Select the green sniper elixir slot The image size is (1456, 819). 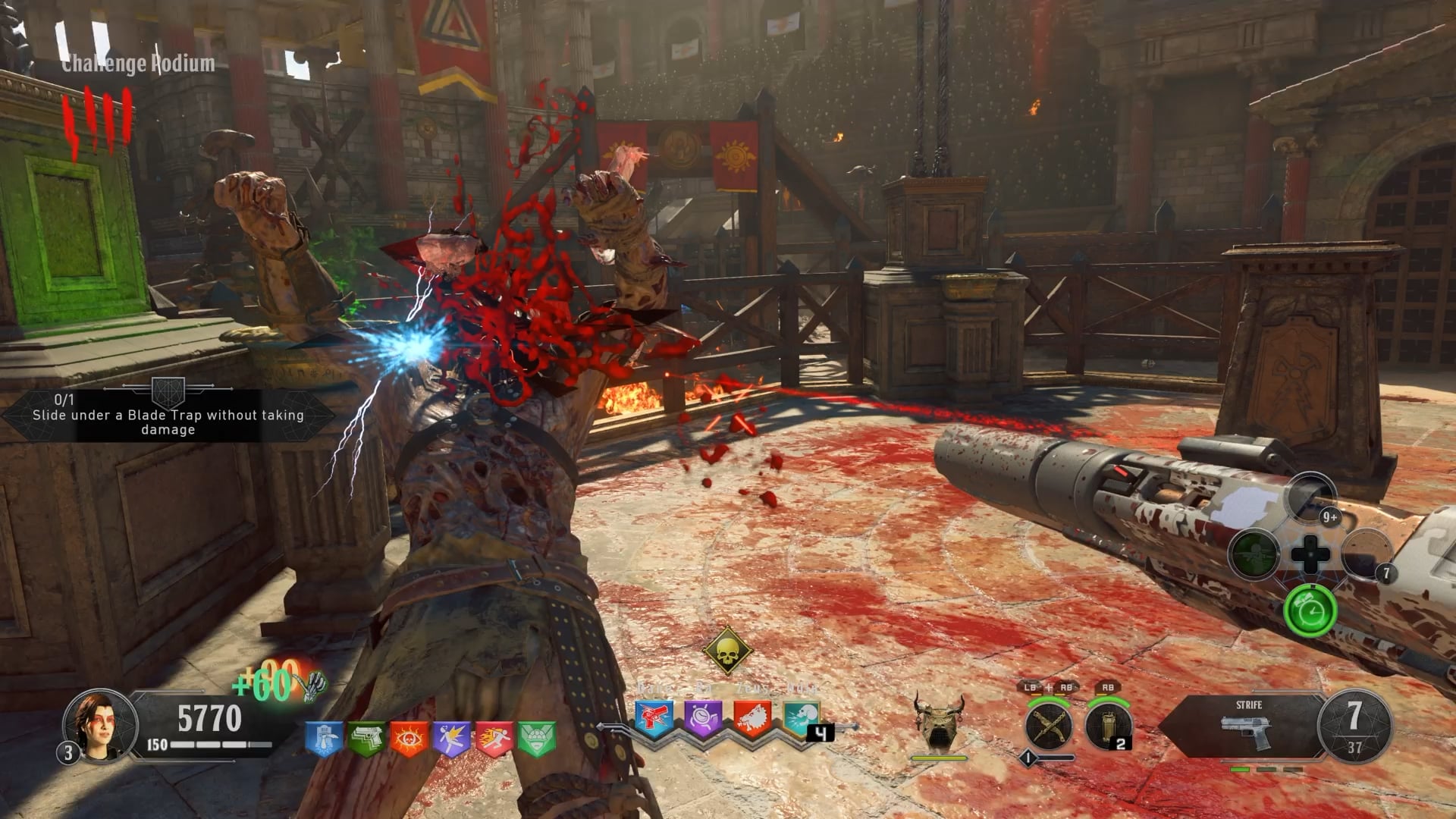[1254, 554]
